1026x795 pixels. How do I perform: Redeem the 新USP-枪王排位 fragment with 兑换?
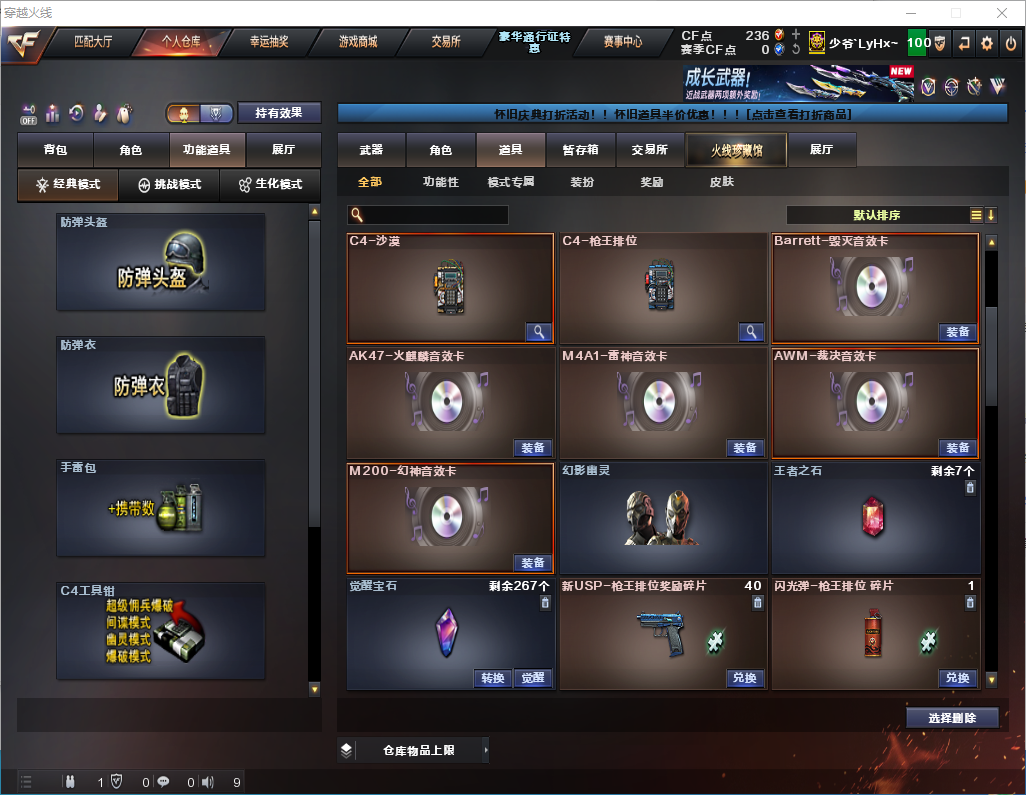click(x=744, y=678)
